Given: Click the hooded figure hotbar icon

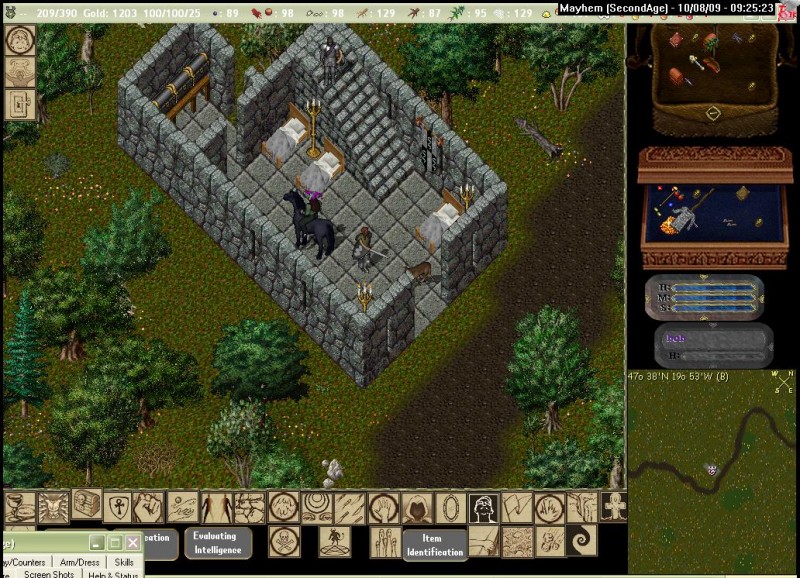Looking at the screenshot, I should pos(416,508).
